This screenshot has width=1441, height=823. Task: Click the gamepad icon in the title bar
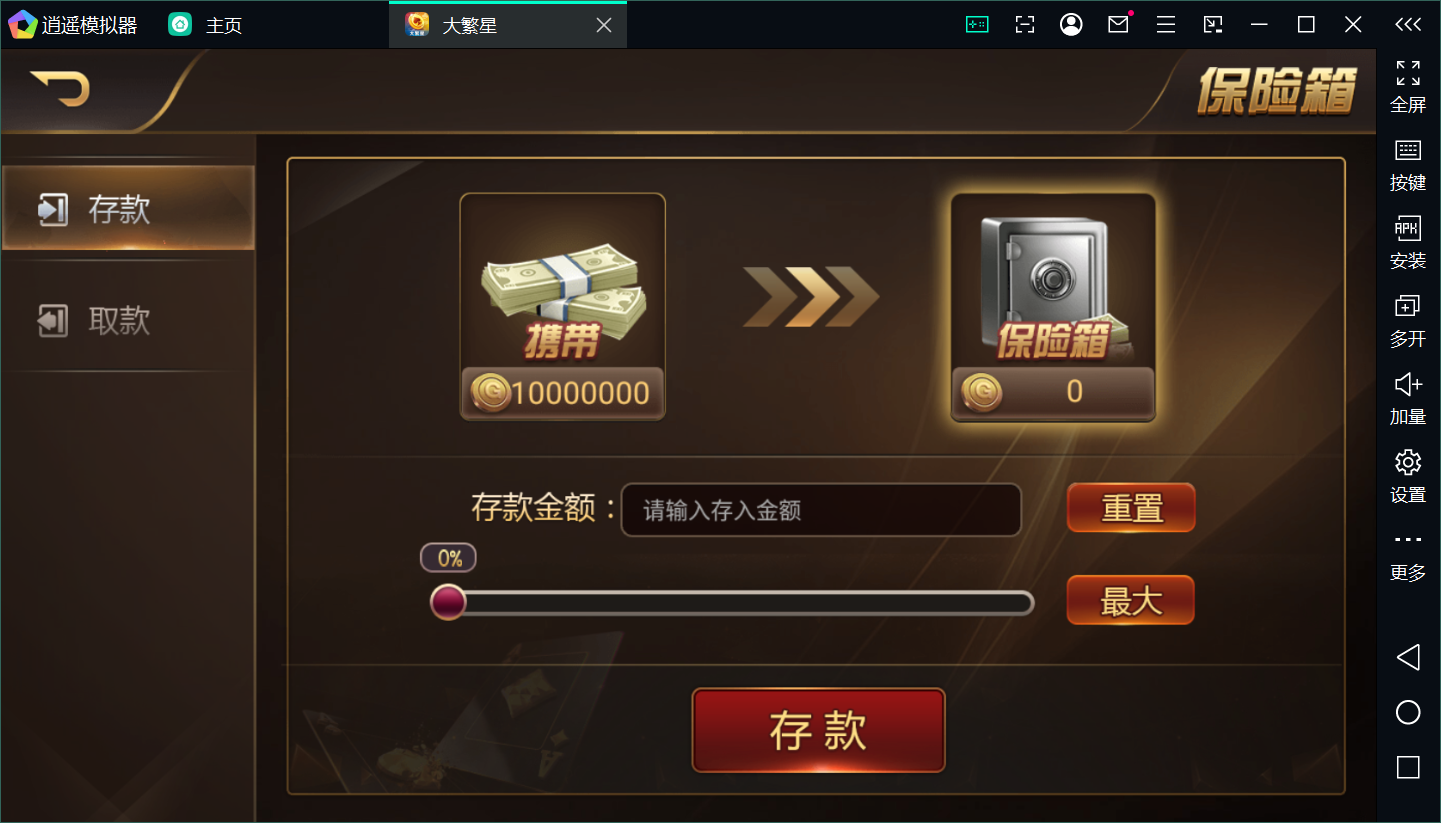pyautogui.click(x=977, y=23)
